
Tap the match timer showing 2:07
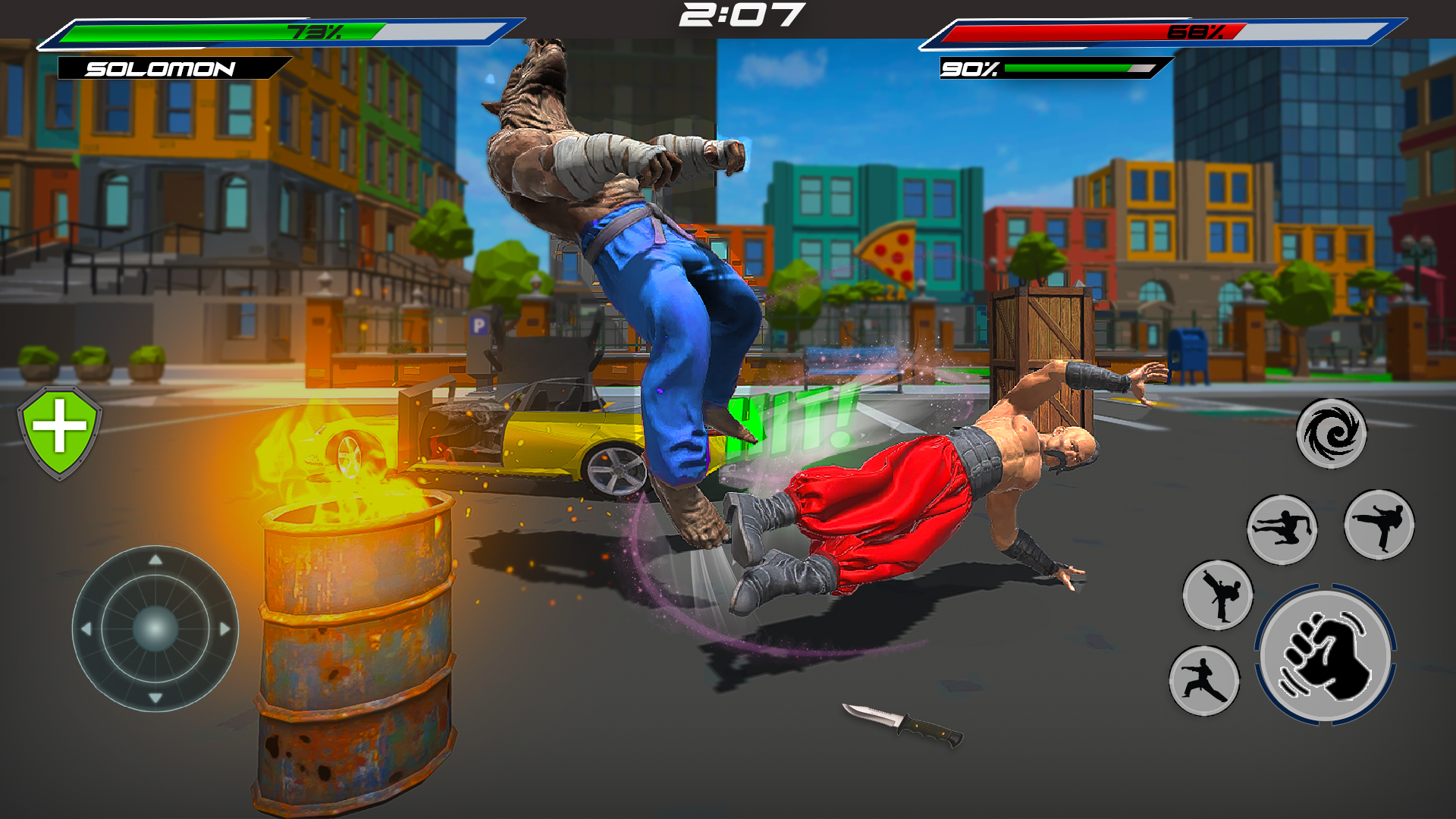click(742, 15)
